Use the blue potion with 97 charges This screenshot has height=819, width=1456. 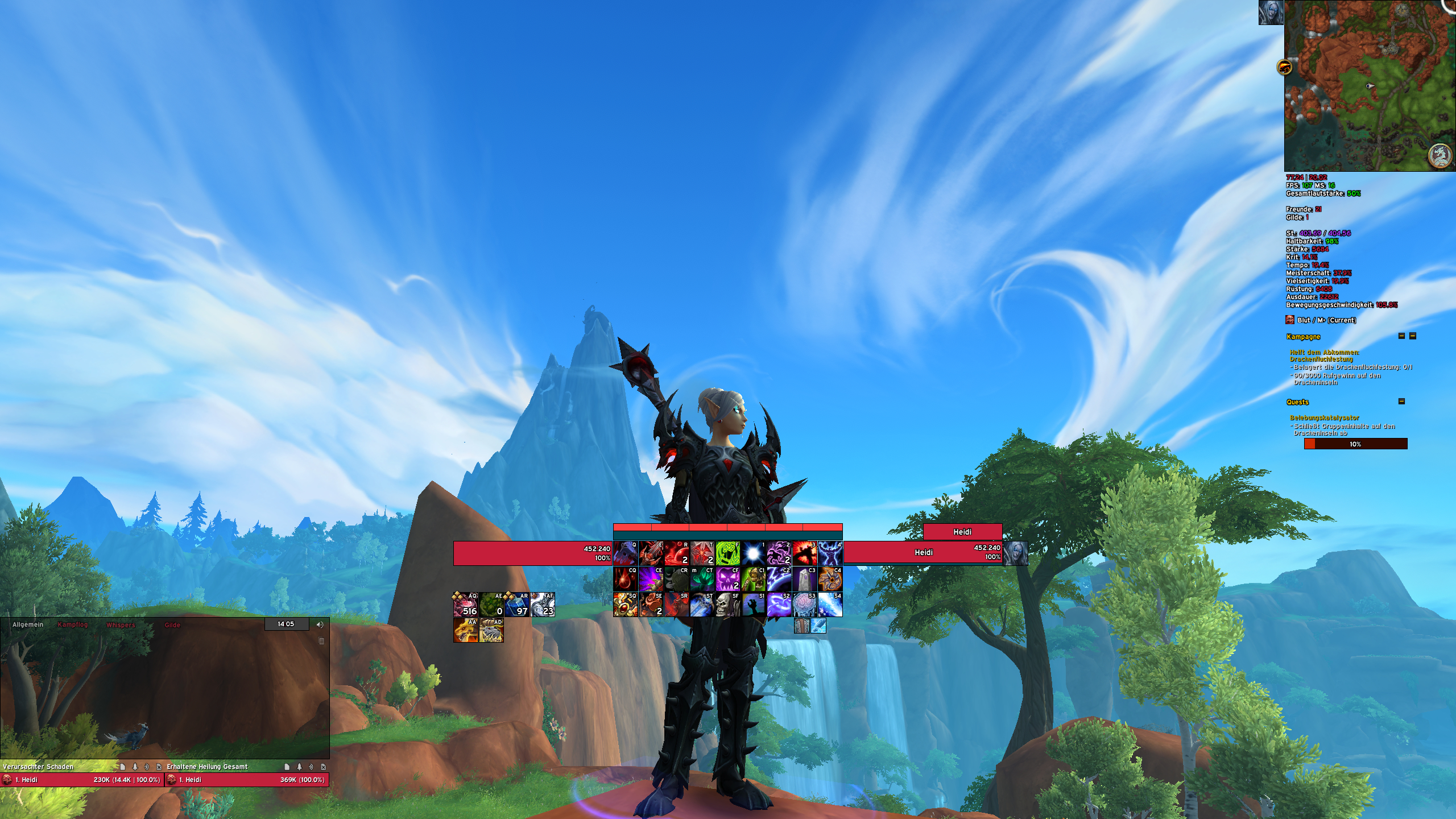pos(517,605)
